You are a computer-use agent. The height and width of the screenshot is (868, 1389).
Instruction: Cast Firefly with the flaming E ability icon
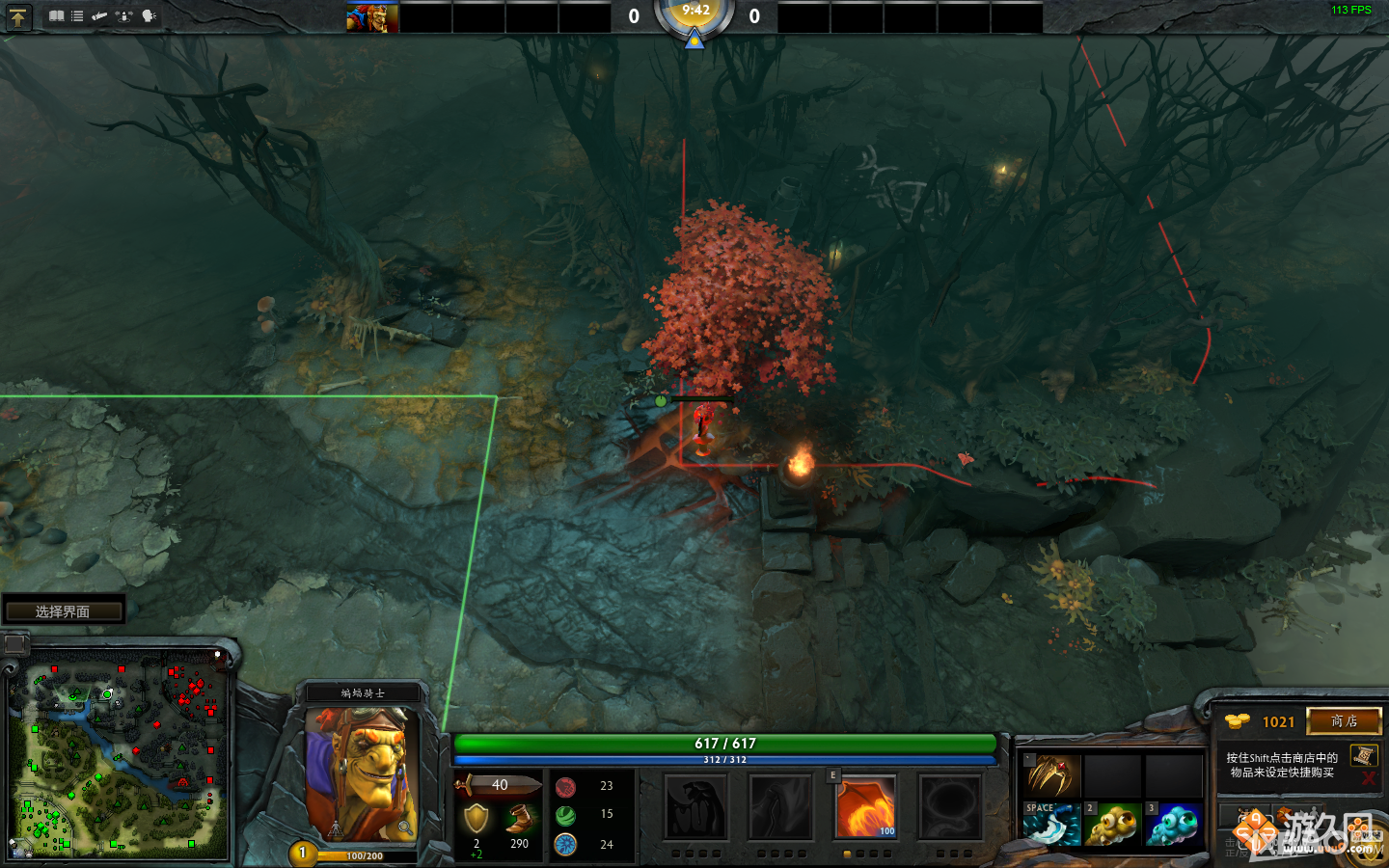click(x=865, y=808)
